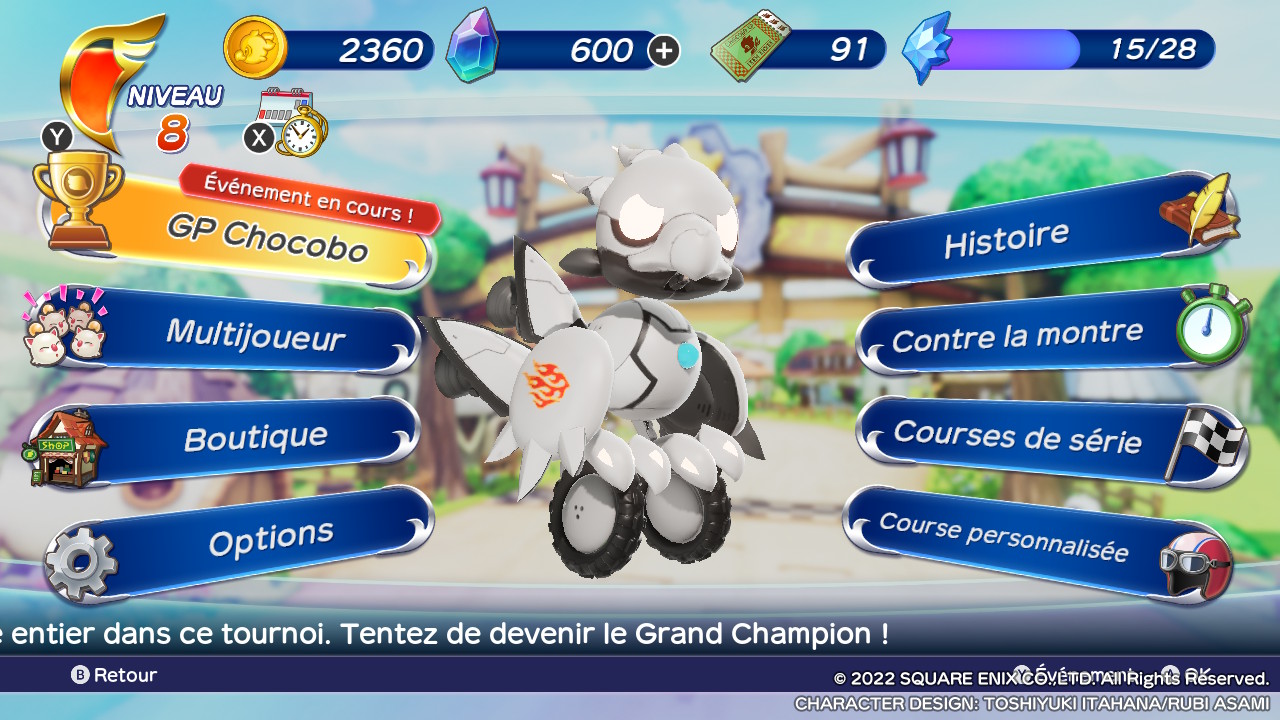The image size is (1280, 720).
Task: Open the calendar and clock events icon
Action: [291, 122]
